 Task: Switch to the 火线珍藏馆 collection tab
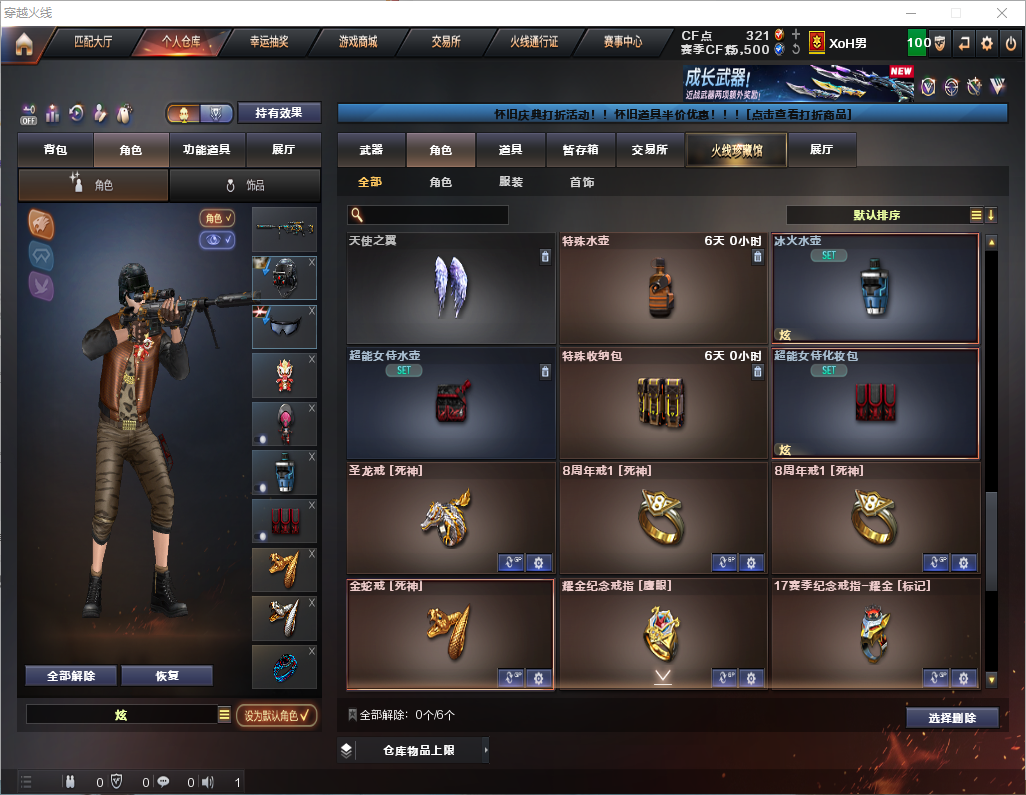(x=736, y=150)
